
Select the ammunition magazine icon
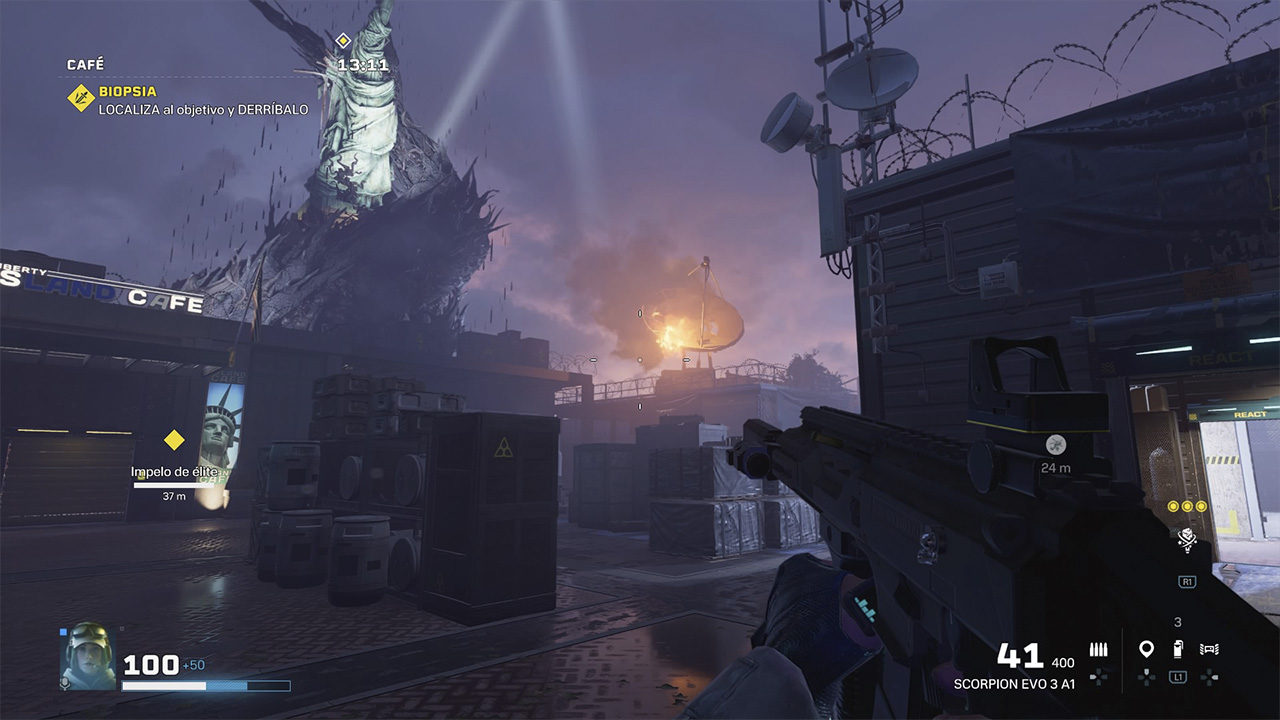1098,648
